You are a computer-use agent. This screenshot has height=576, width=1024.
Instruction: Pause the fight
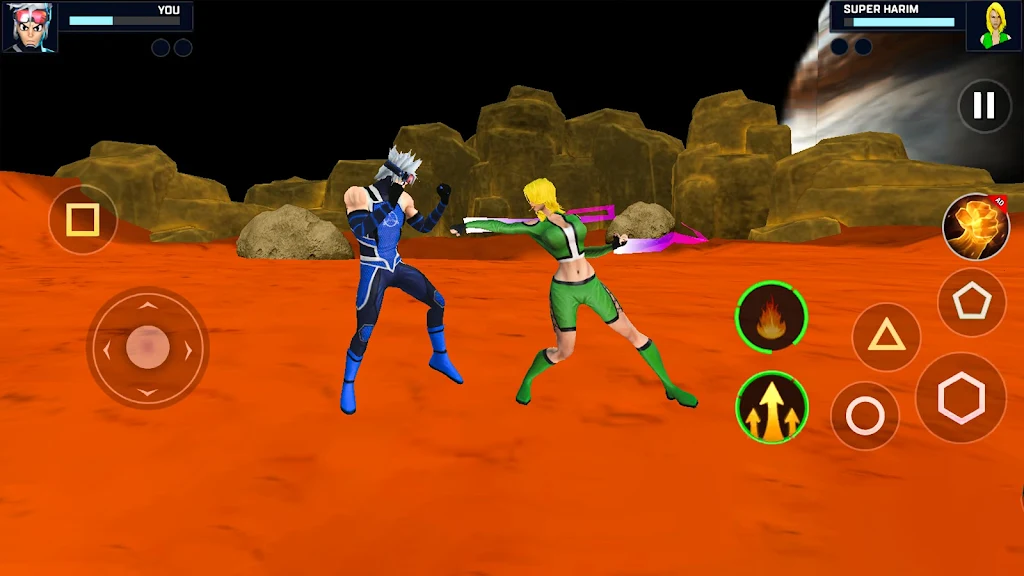(984, 105)
